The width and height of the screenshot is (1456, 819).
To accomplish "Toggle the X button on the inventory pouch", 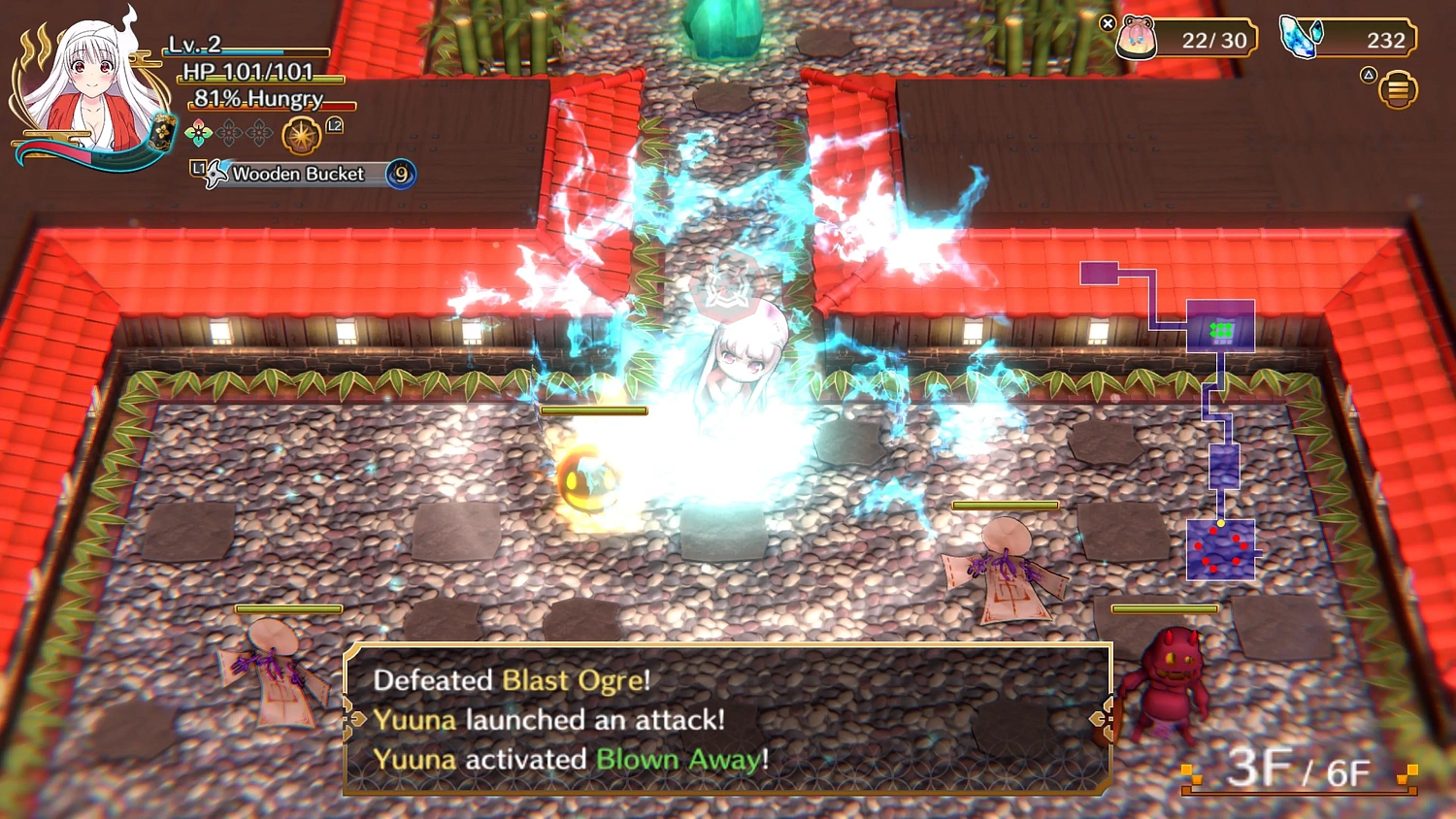I will pos(1107,24).
